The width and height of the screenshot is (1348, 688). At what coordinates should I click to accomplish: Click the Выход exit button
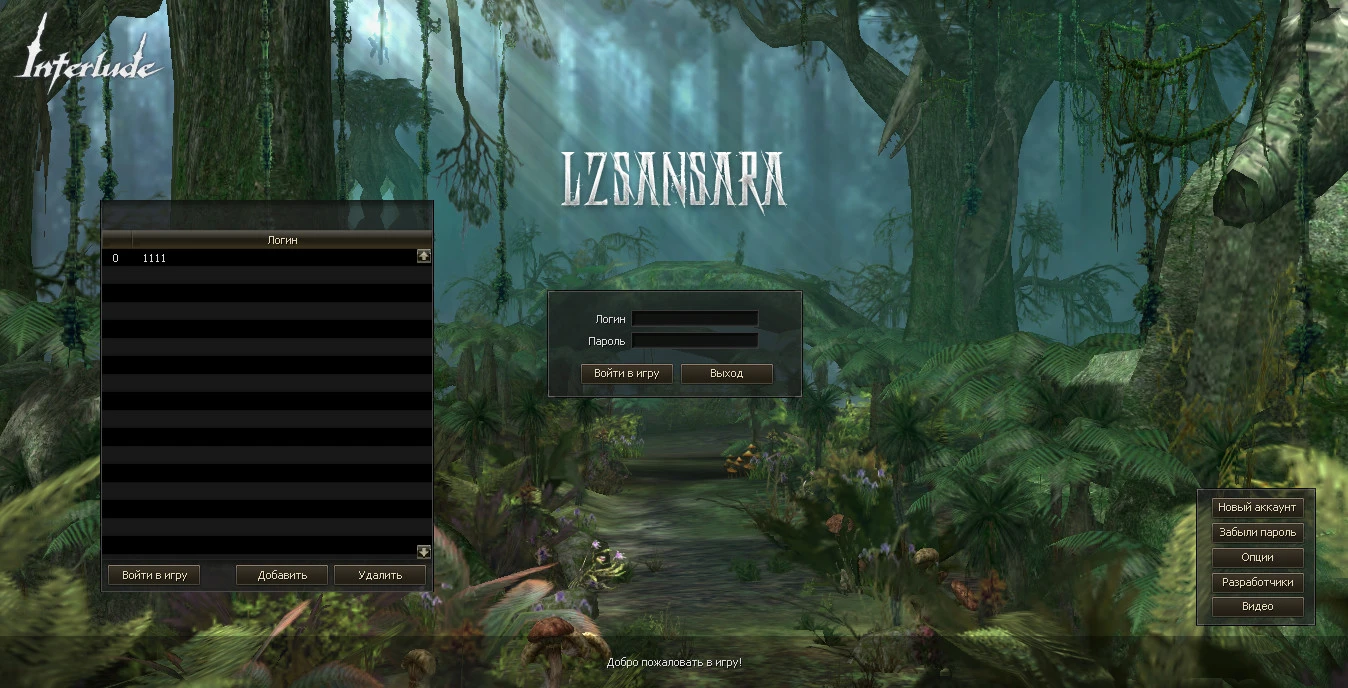(x=727, y=374)
